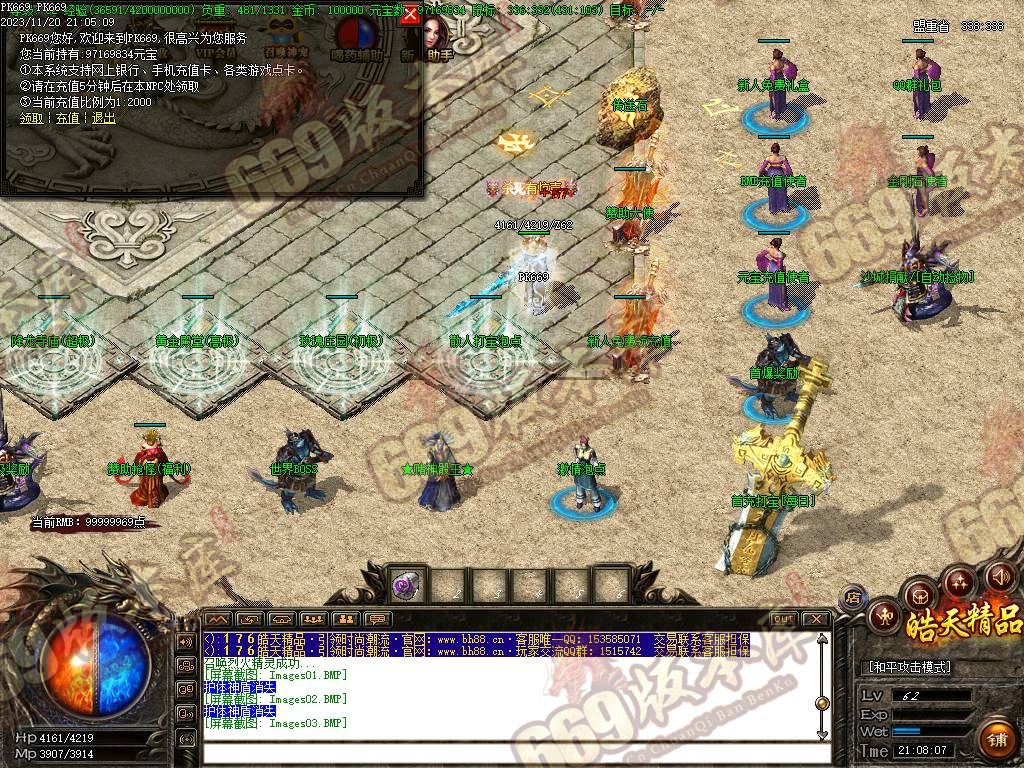Click the chat log scrollbar handle
The width and height of the screenshot is (1024, 768).
coord(822,703)
